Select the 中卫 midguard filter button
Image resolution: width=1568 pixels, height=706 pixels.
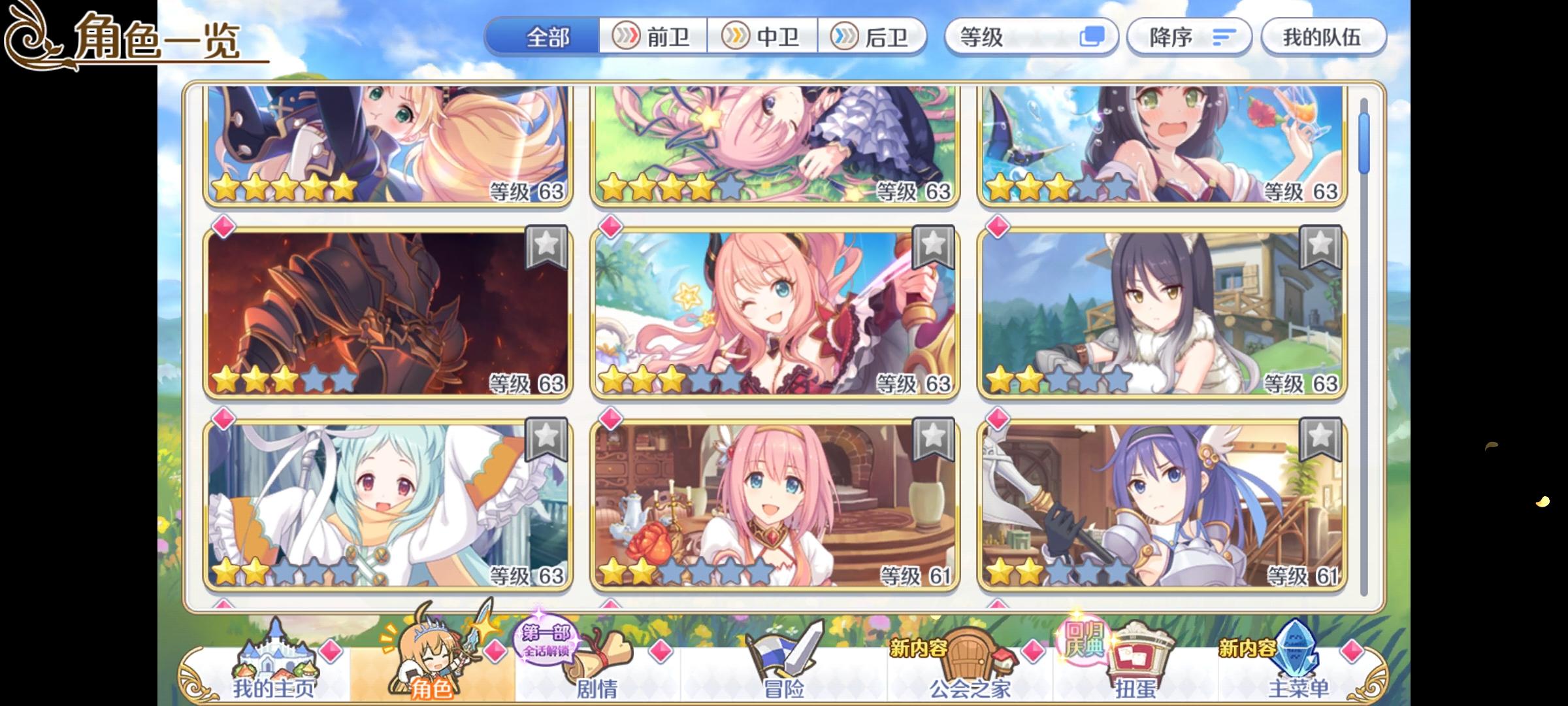coord(764,37)
